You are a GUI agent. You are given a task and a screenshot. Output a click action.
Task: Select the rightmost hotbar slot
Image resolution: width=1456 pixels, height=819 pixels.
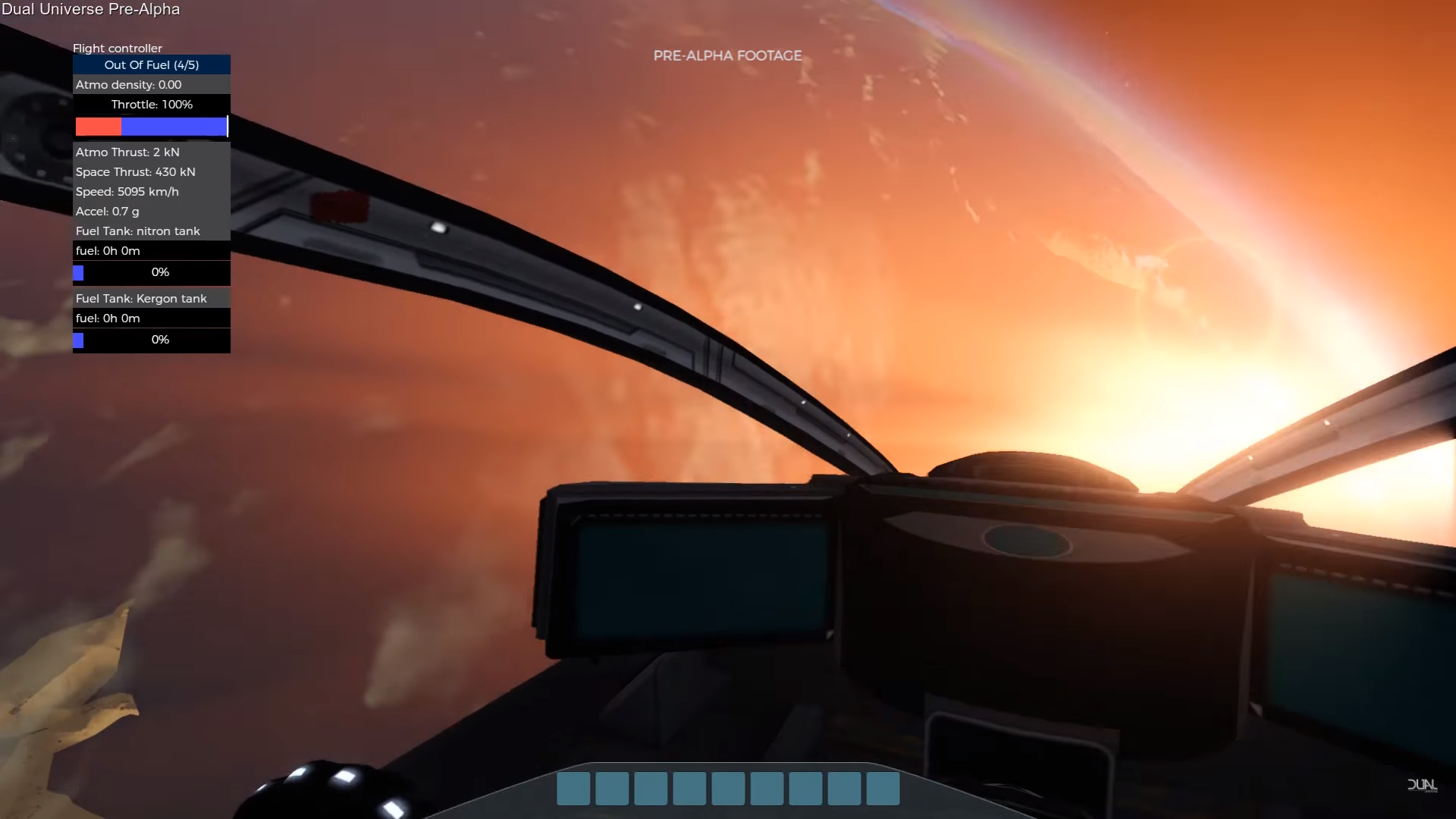[x=882, y=788]
